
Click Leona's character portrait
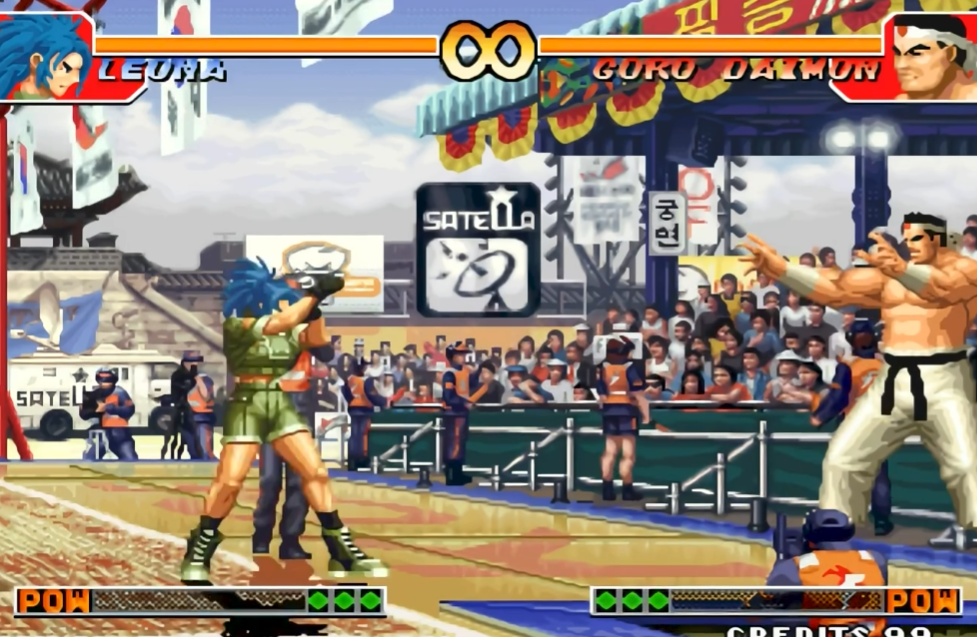[45, 56]
